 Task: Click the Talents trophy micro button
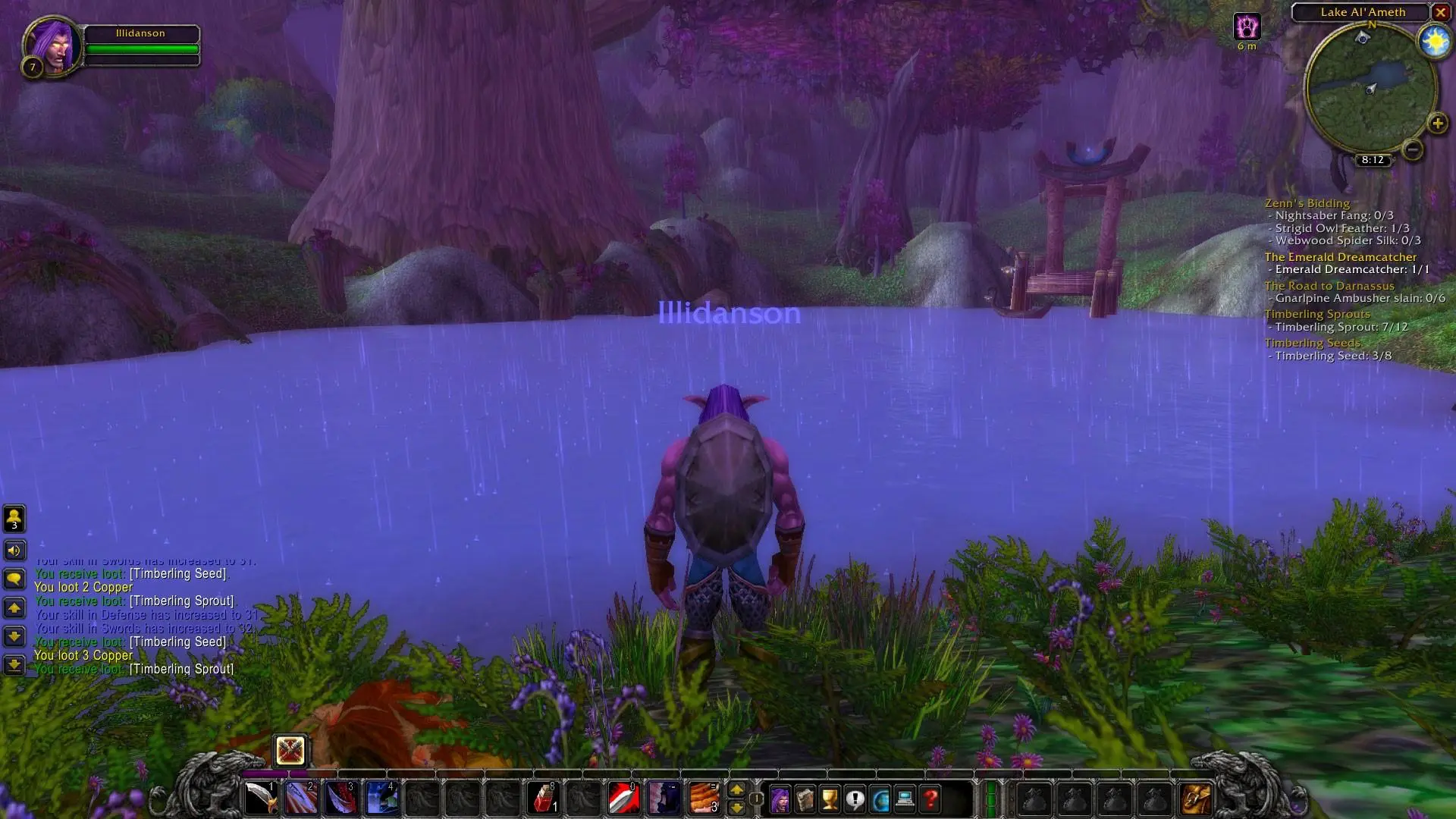pos(829,799)
